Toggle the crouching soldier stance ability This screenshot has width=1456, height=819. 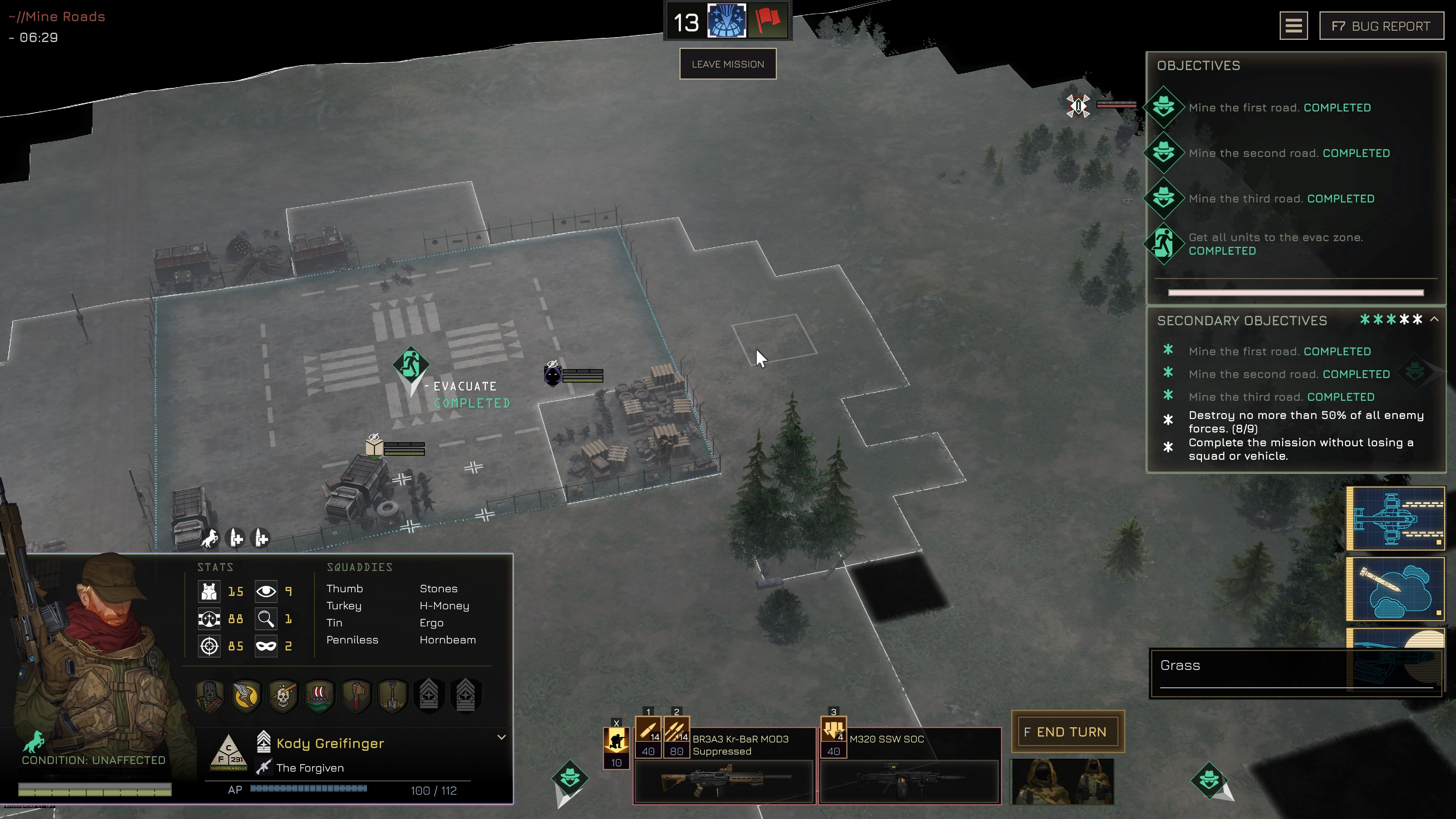click(x=616, y=742)
